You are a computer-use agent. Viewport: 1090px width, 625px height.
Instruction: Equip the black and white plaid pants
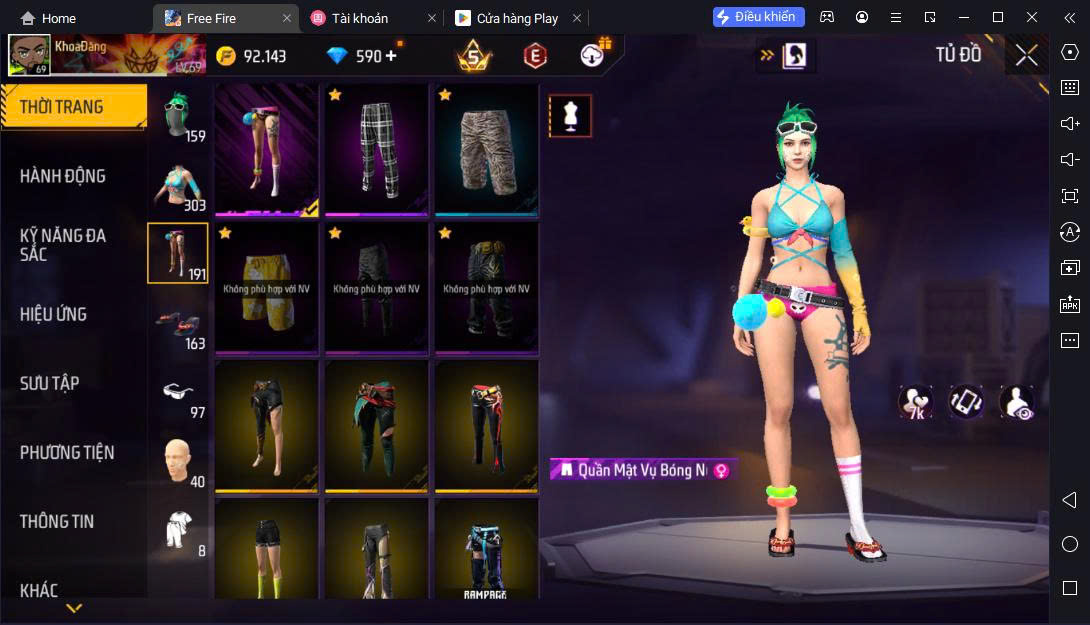pyautogui.click(x=376, y=148)
